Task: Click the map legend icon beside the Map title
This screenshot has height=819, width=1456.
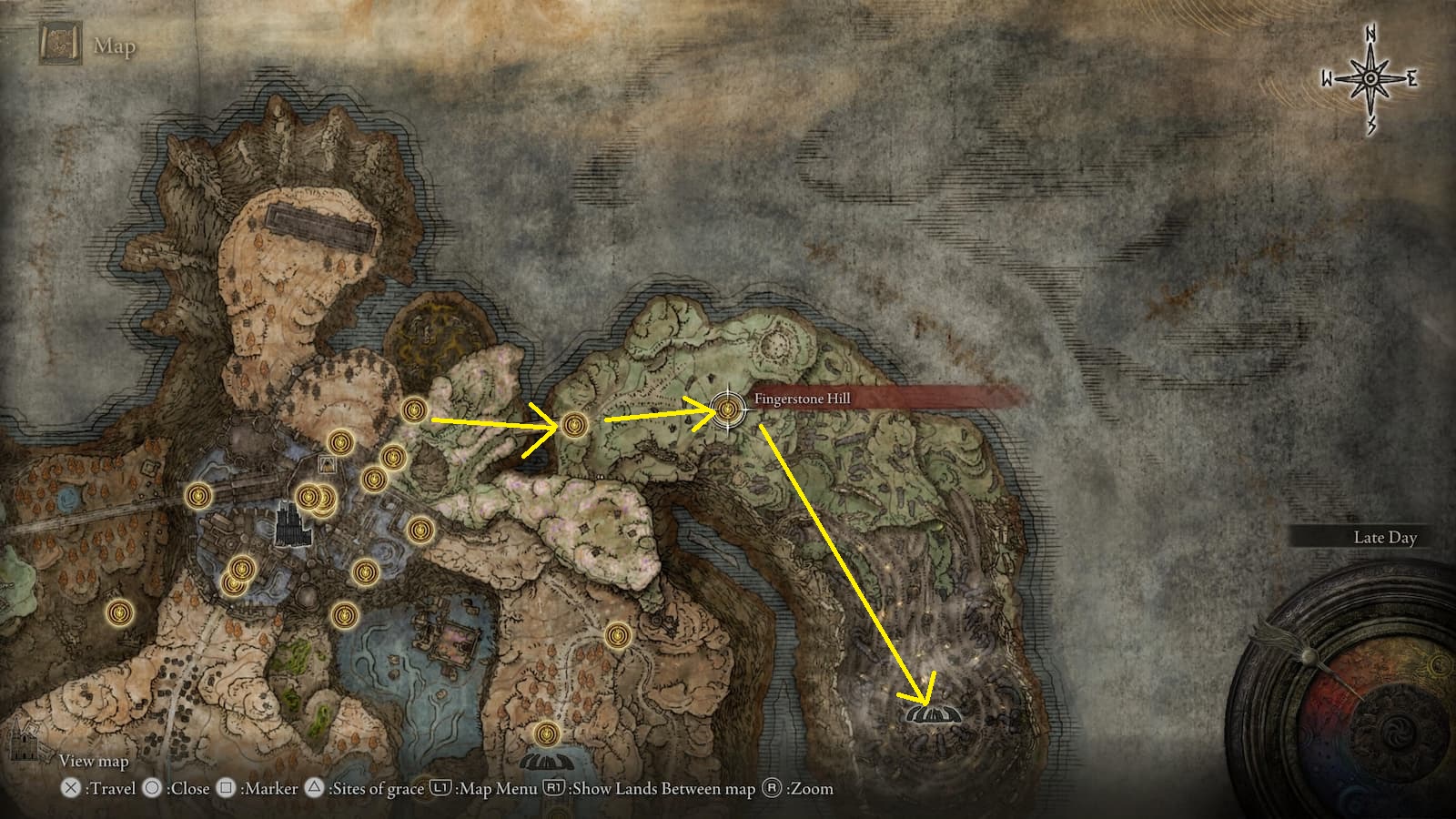Action: pyautogui.click(x=59, y=44)
